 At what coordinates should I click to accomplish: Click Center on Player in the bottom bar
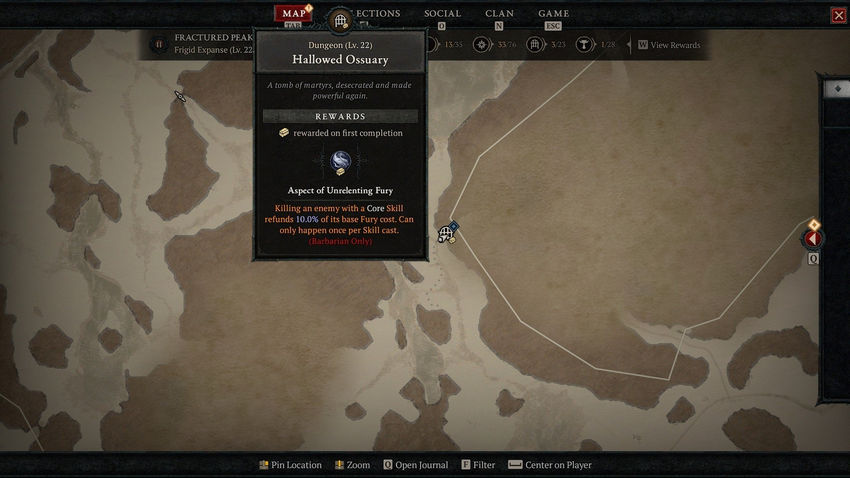click(558, 465)
